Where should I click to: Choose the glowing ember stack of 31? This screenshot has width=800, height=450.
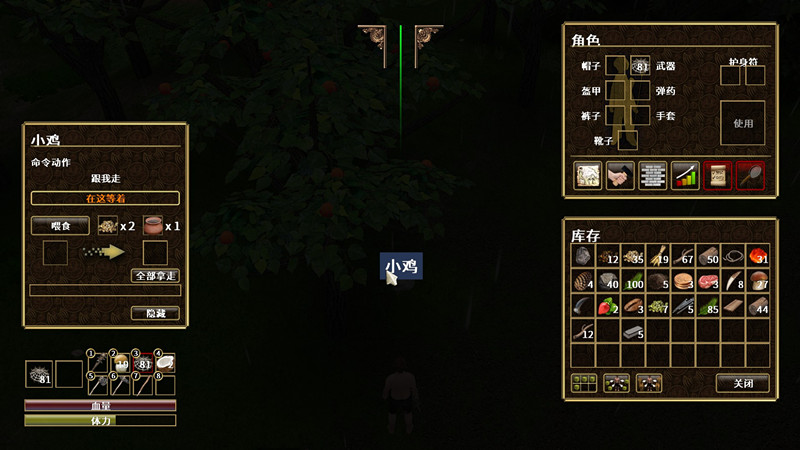tap(758, 256)
